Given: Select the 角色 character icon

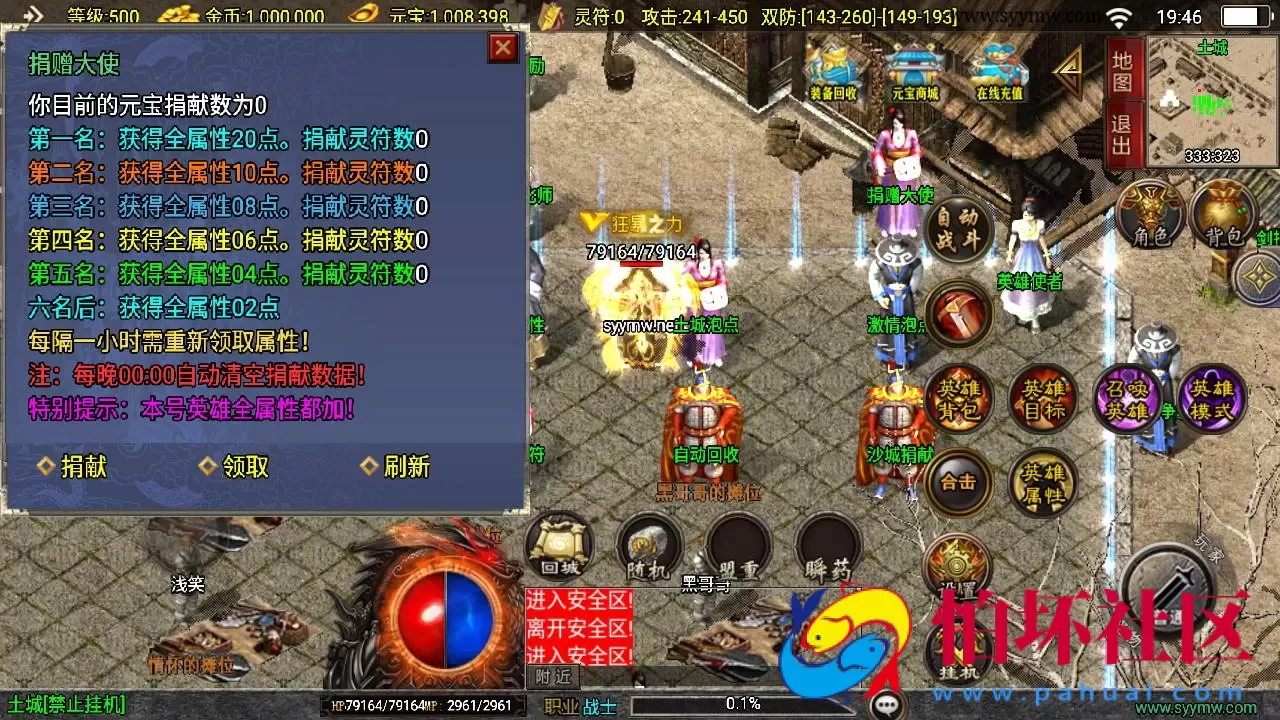Looking at the screenshot, I should (1151, 213).
